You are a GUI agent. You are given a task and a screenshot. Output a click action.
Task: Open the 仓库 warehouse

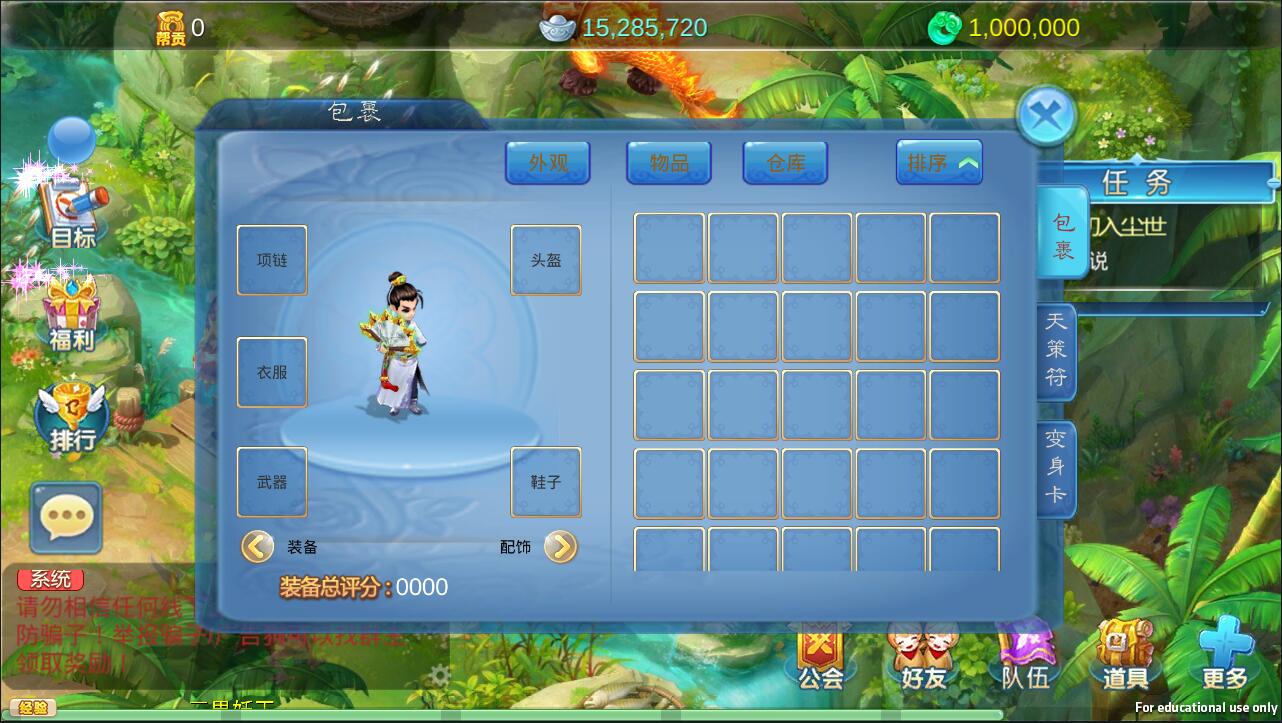785,162
